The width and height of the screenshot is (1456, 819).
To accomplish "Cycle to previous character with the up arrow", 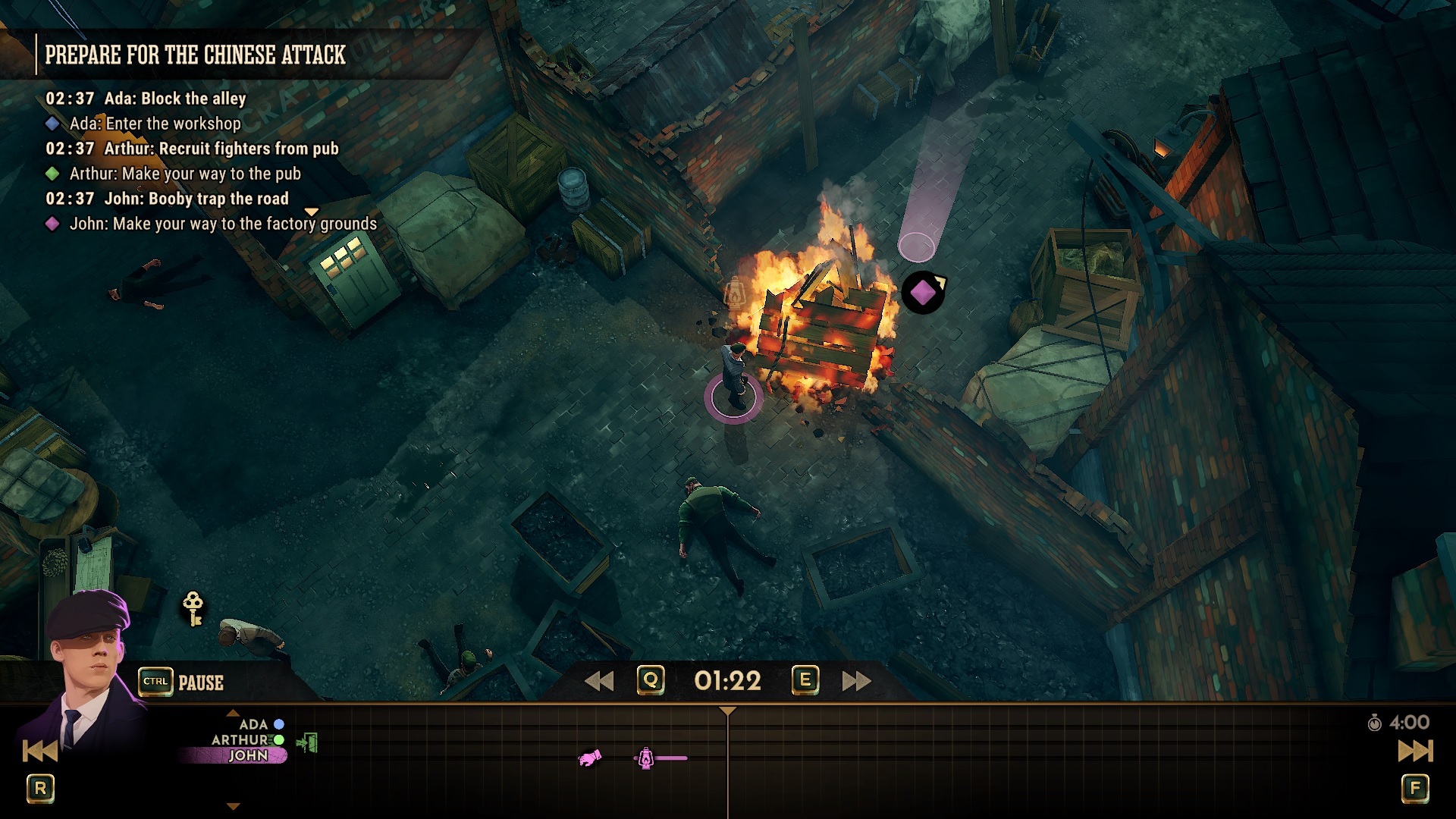I will tap(233, 713).
